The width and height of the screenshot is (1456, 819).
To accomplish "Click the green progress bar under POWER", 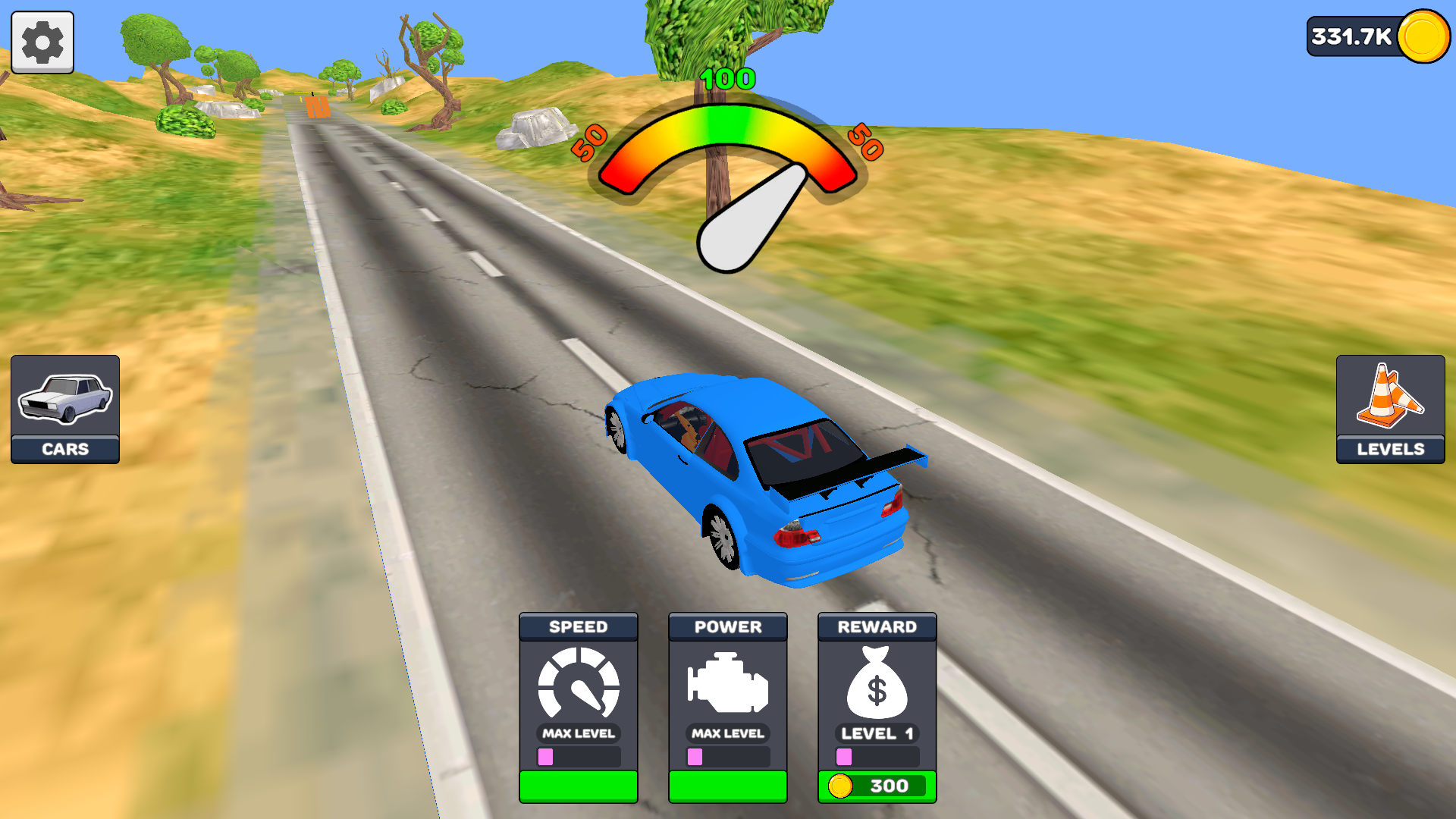I will click(726, 786).
